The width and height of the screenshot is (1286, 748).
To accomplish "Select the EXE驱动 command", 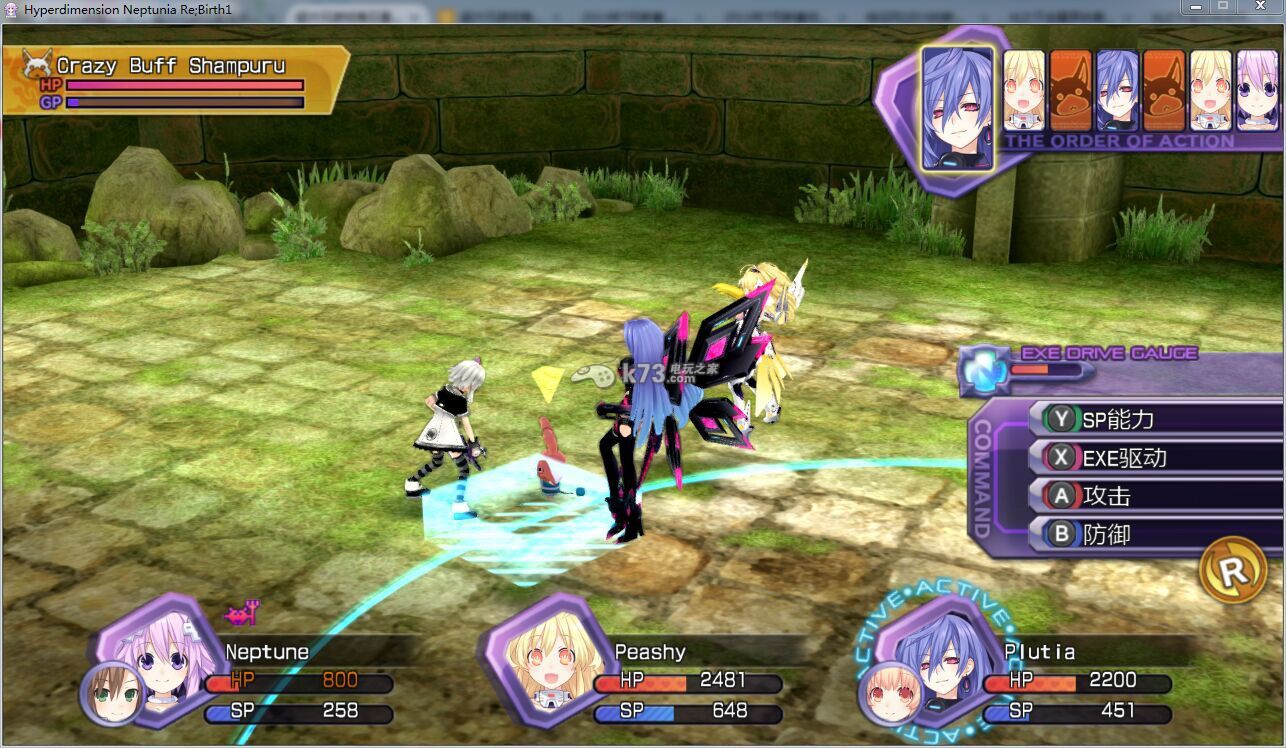I will coord(1150,458).
